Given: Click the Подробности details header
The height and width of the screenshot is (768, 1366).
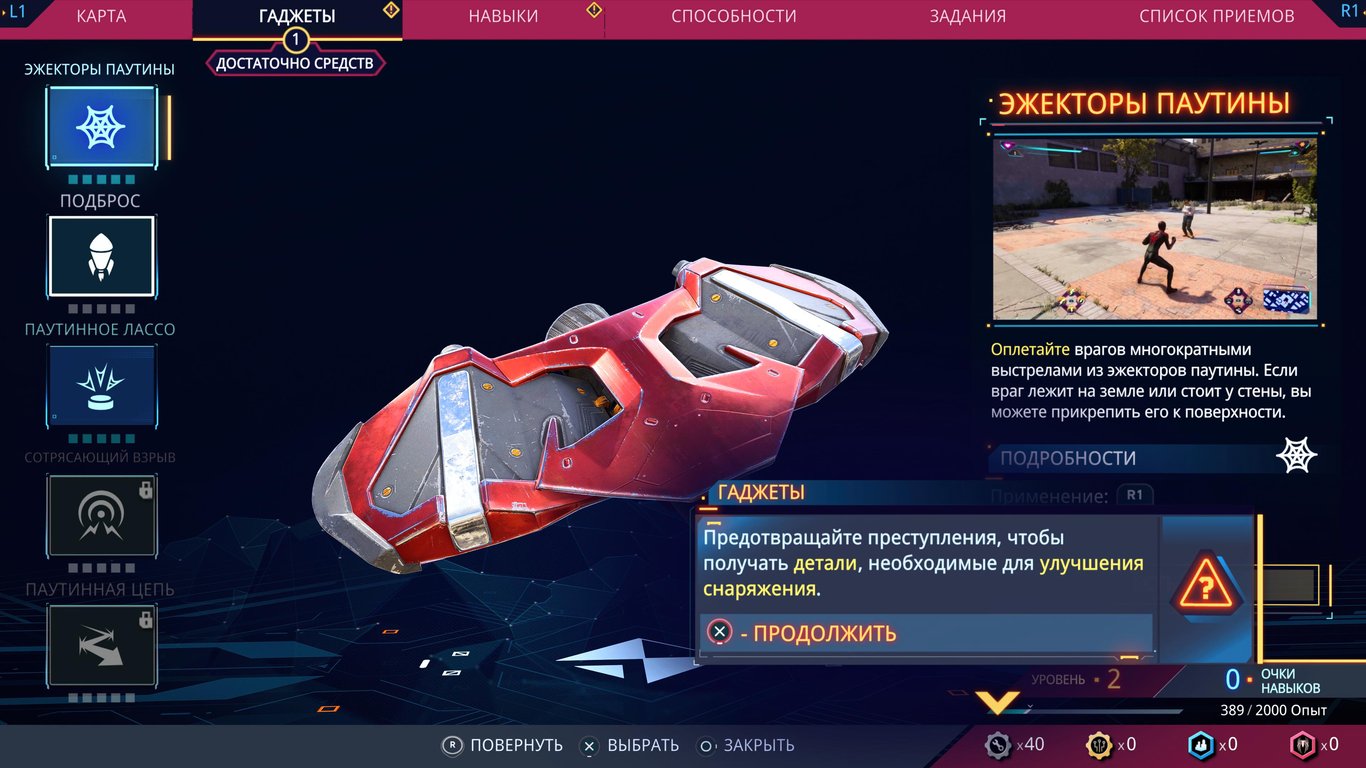Looking at the screenshot, I should (x=1068, y=458).
